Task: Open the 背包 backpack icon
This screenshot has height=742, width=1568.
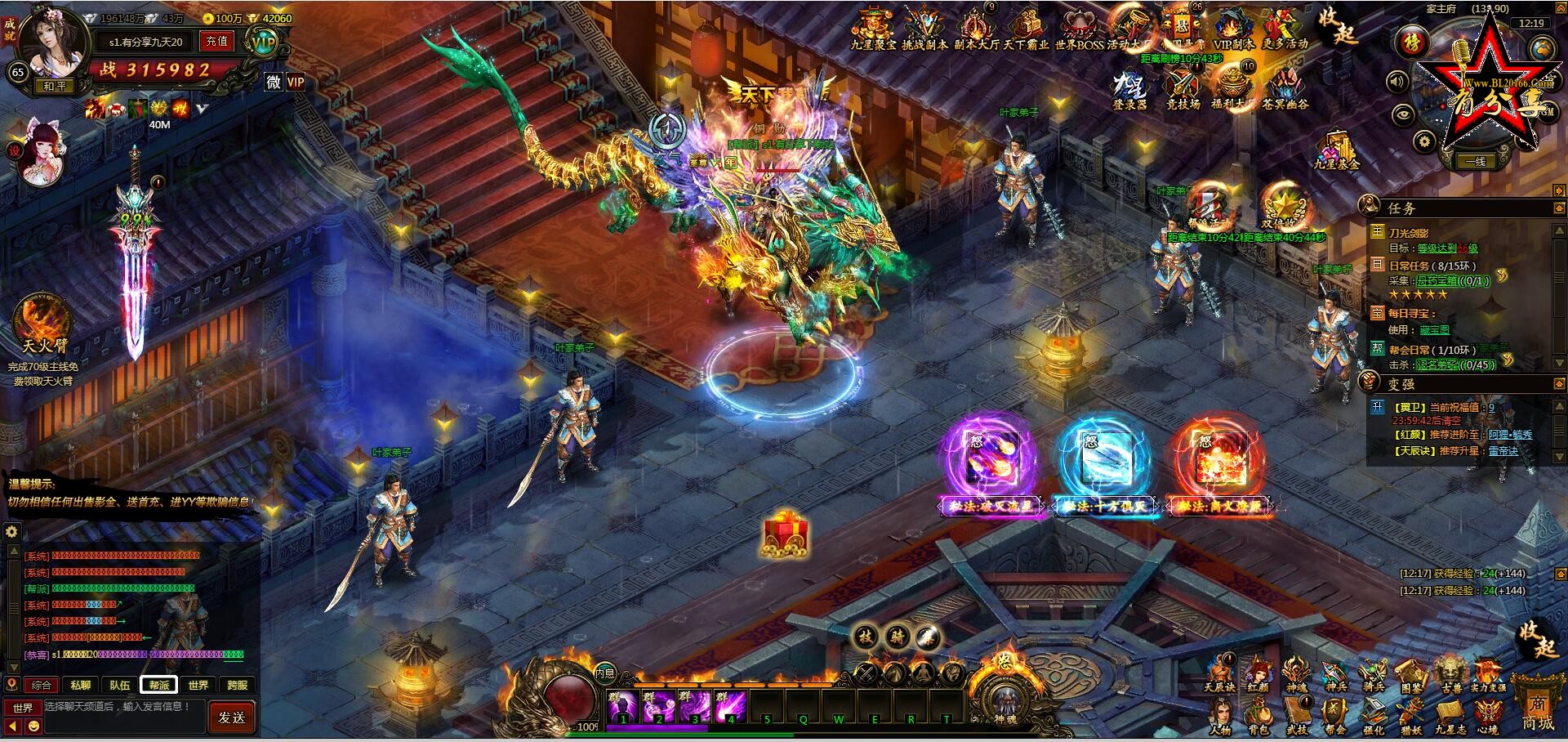Action: tap(1258, 711)
